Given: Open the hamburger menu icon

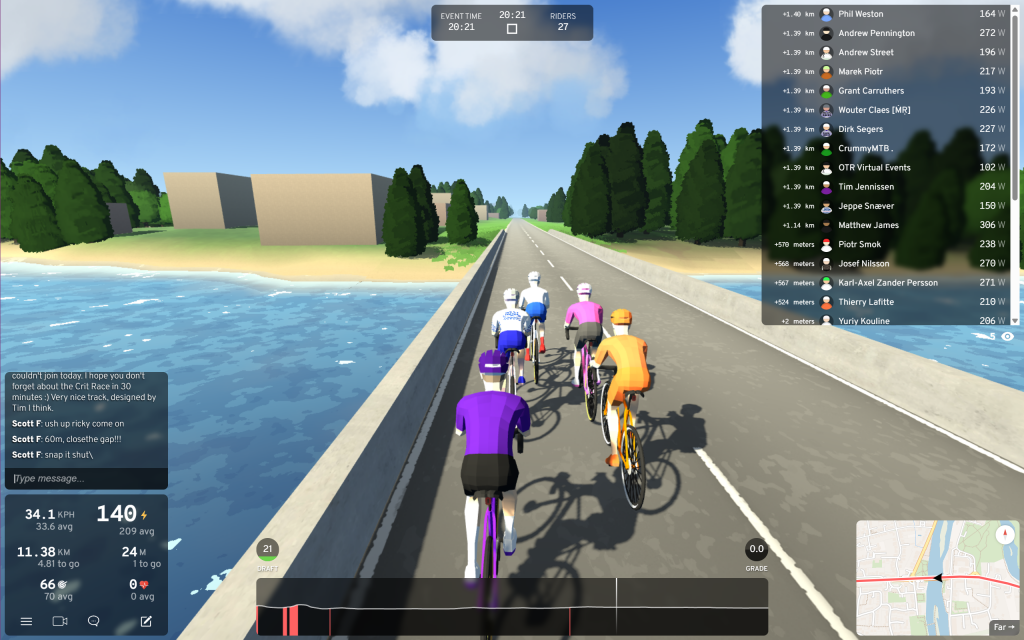Looking at the screenshot, I should [x=26, y=621].
